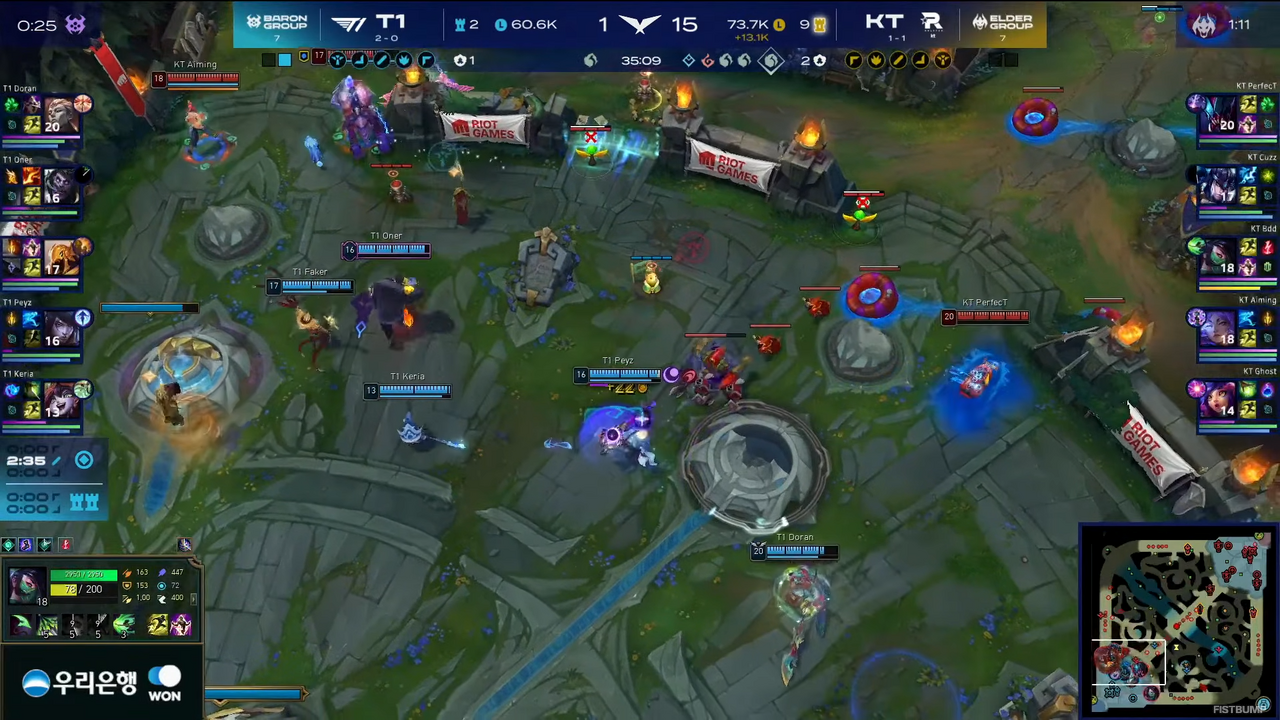
Task: Open the minimap in the corner
Action: tap(1178, 620)
